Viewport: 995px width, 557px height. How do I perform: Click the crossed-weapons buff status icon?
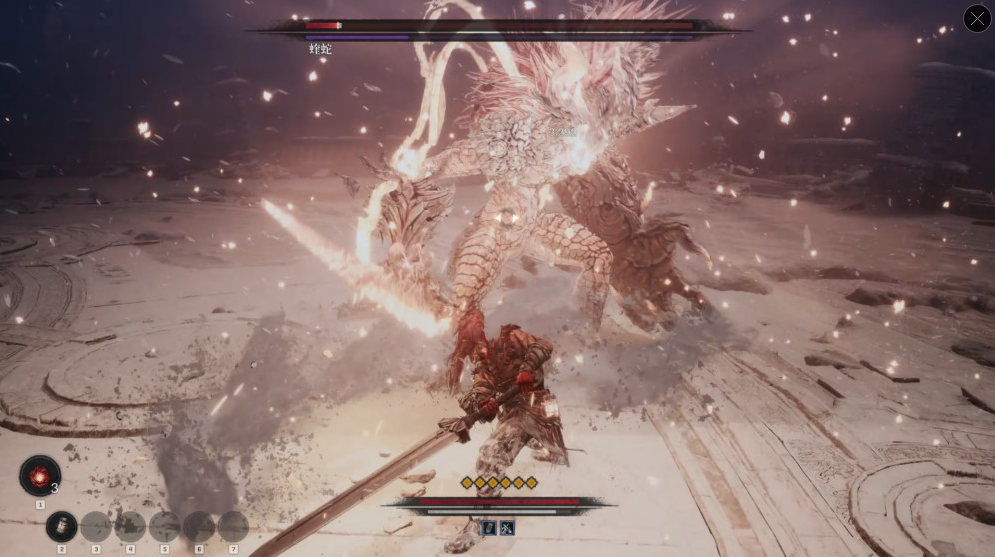507,527
